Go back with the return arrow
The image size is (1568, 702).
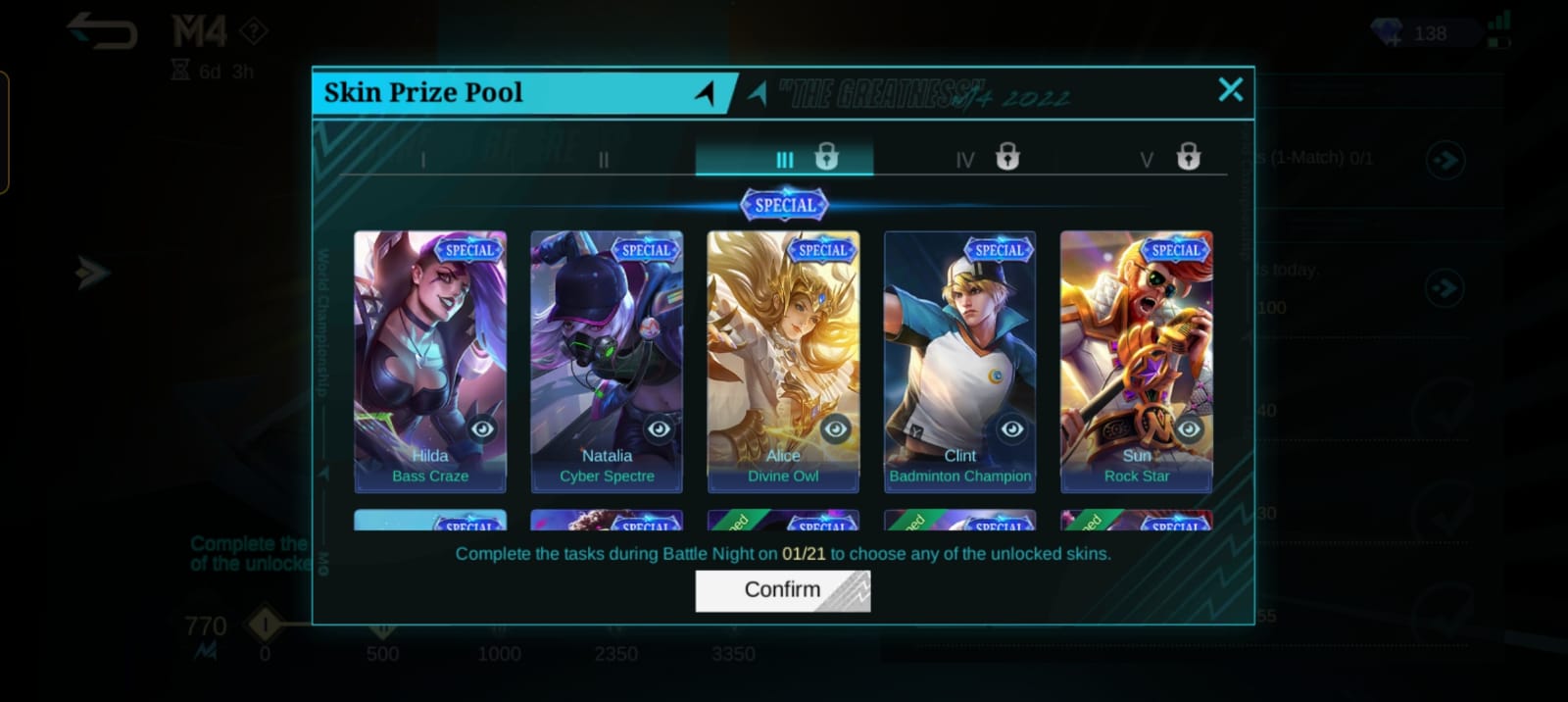coord(102,31)
